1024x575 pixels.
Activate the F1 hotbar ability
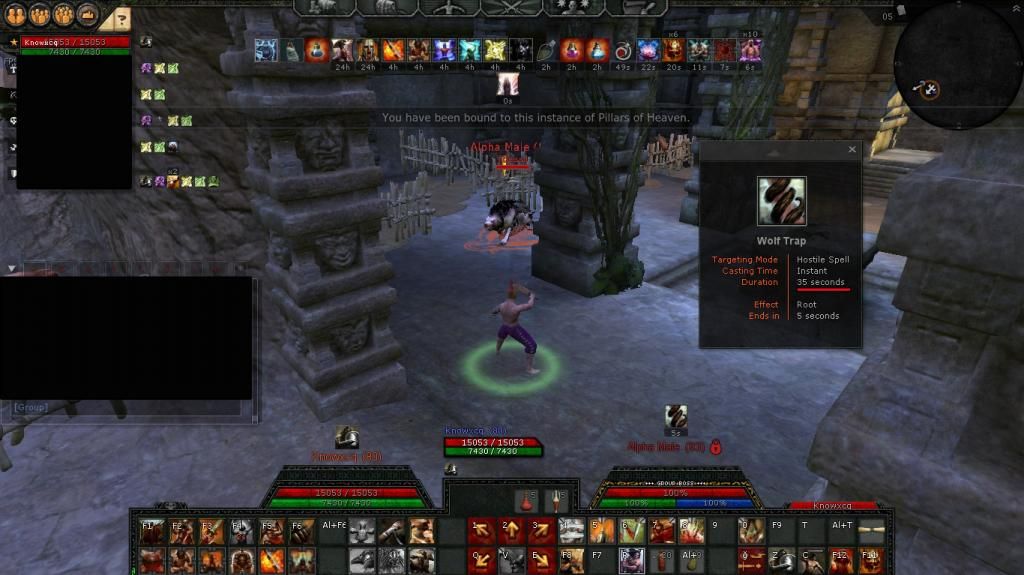(x=153, y=531)
